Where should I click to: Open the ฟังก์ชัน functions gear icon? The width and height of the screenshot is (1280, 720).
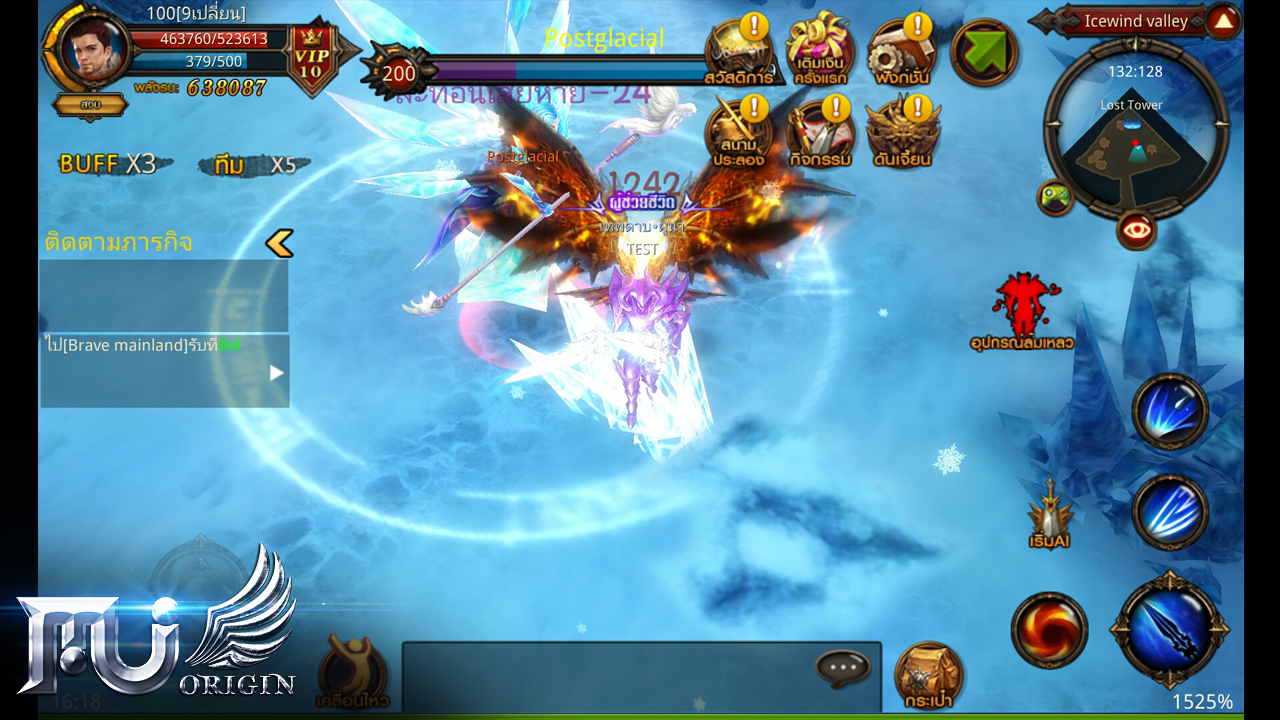click(x=901, y=54)
